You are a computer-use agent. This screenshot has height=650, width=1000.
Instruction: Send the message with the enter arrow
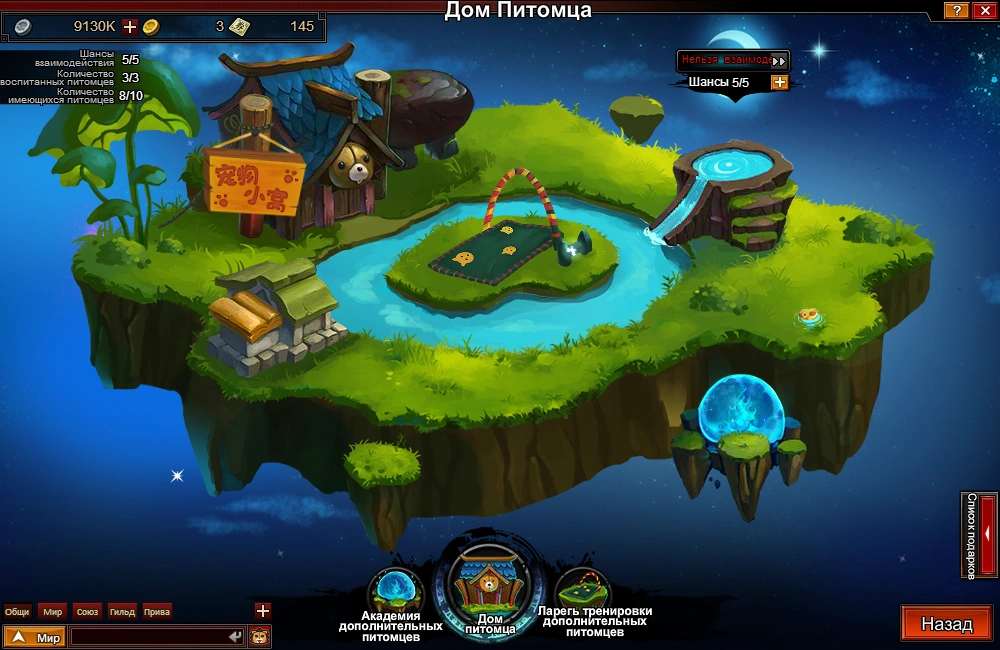pyautogui.click(x=235, y=637)
